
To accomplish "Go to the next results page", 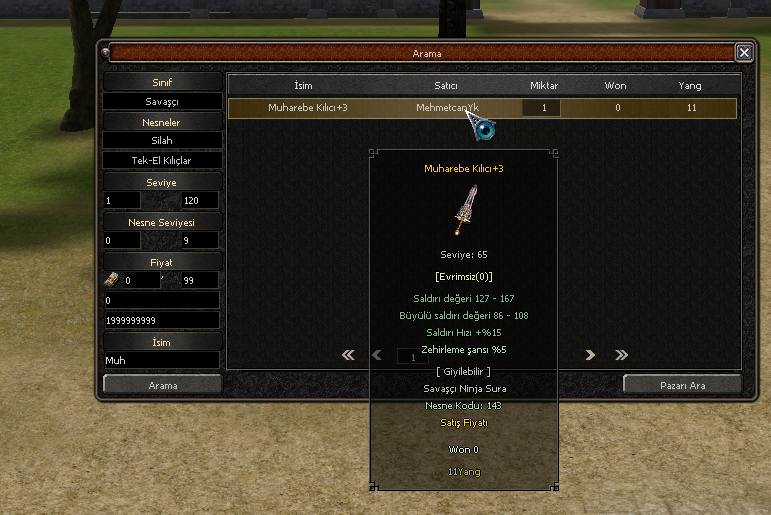I will pos(590,355).
